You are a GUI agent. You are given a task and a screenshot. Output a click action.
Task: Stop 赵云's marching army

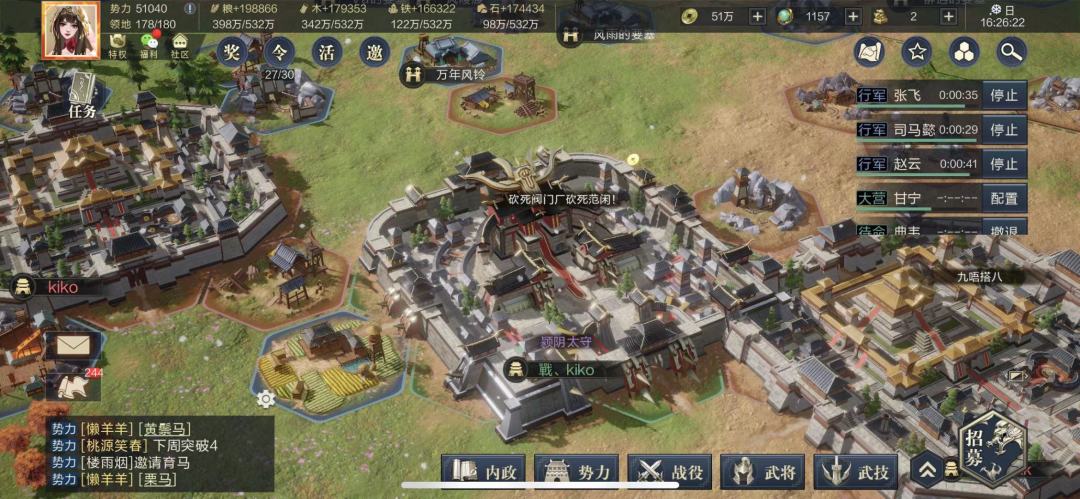(1003, 164)
